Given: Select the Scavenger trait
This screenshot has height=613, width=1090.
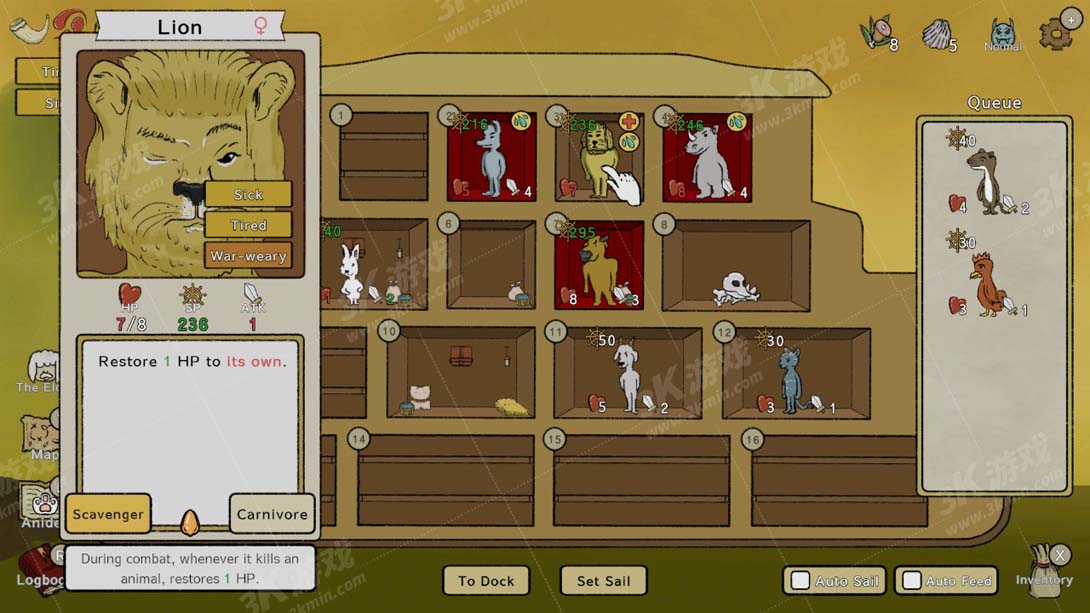Looking at the screenshot, I should (x=108, y=514).
